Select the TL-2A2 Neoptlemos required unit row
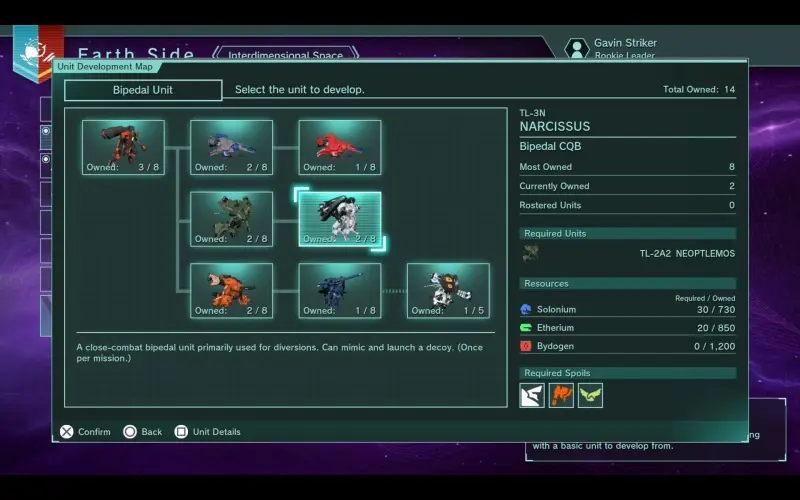800x500 pixels. click(628, 254)
